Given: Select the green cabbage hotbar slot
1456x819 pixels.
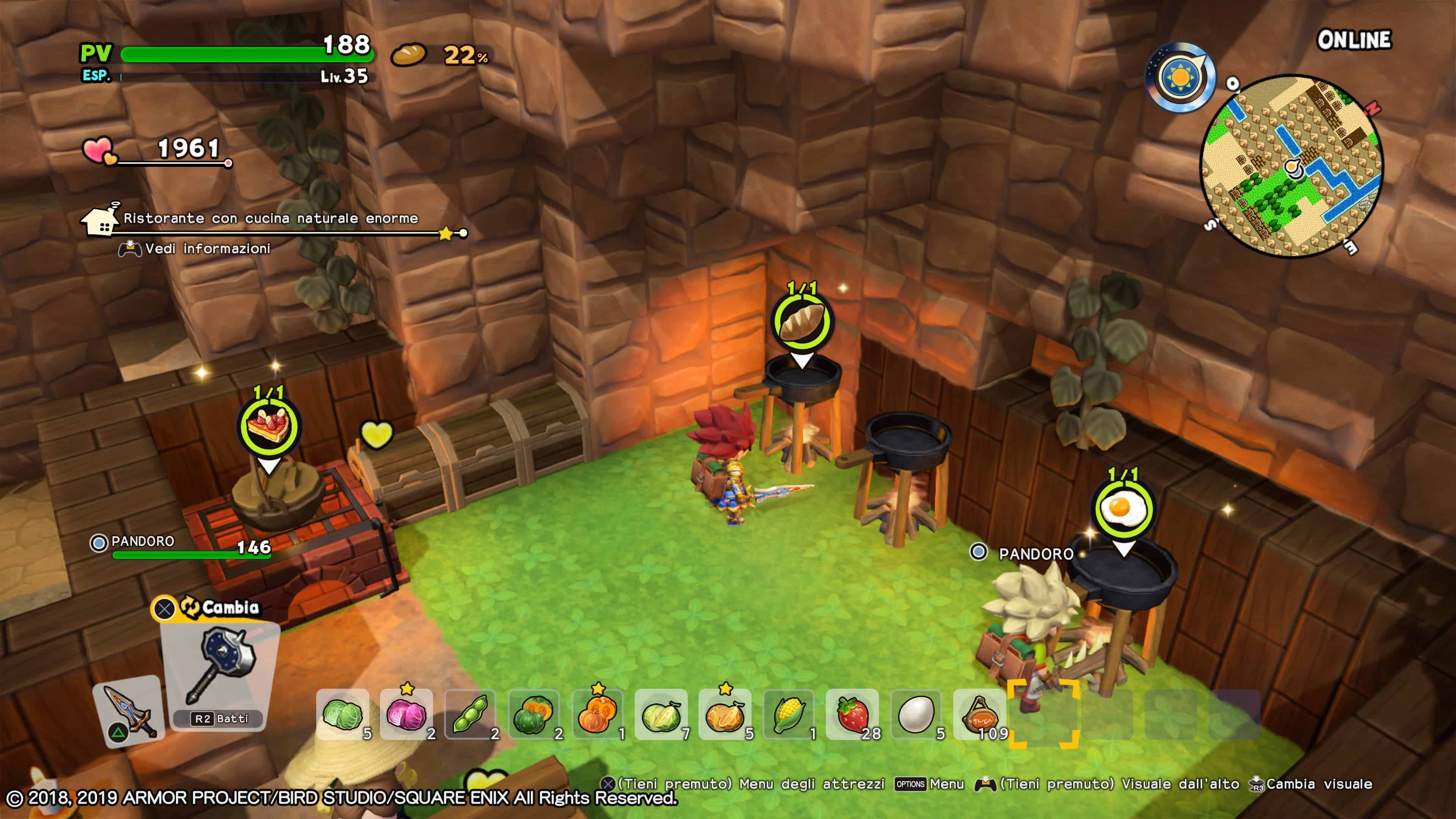Looking at the screenshot, I should coord(342,714).
